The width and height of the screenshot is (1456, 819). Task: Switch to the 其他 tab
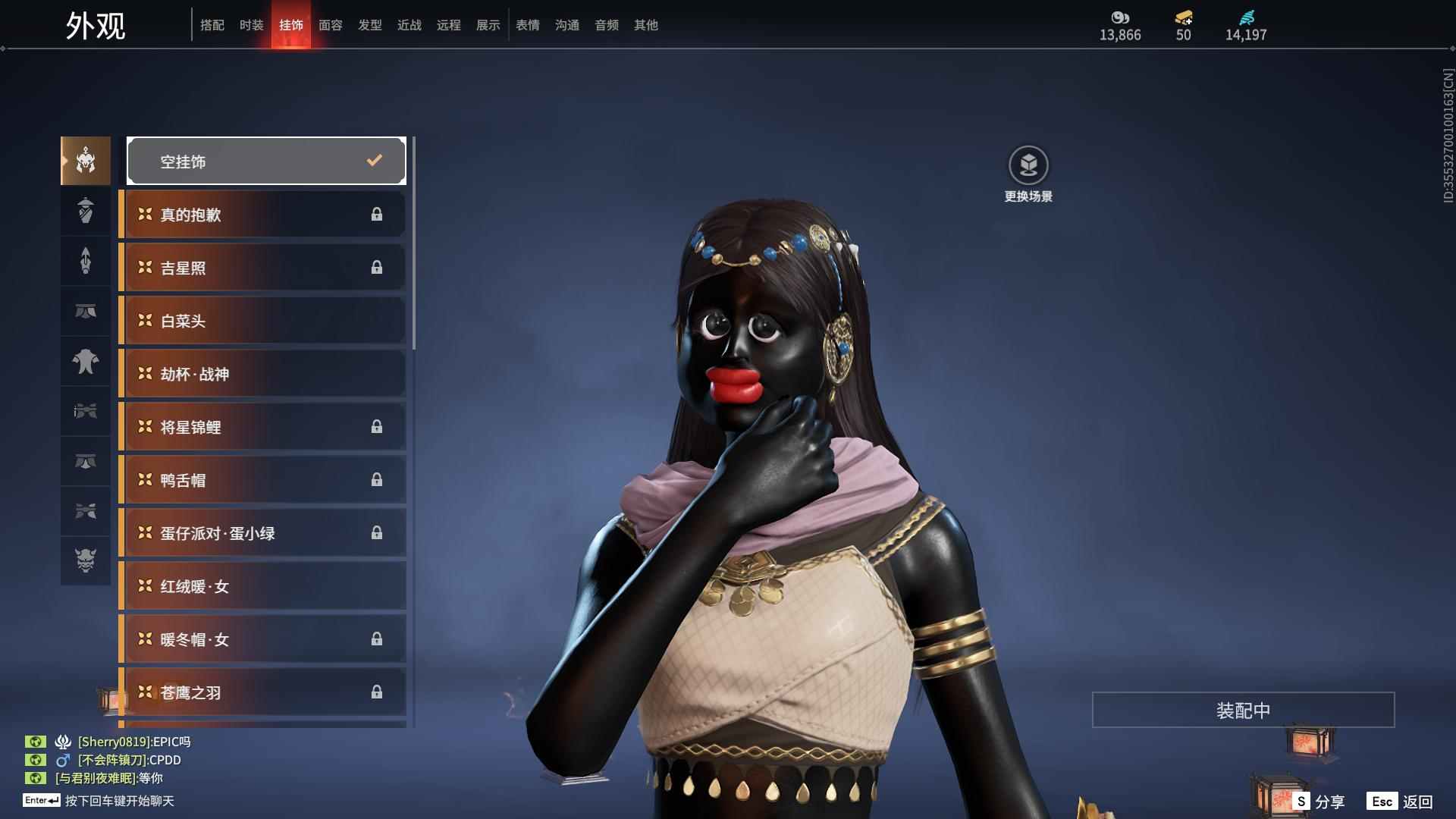point(645,25)
